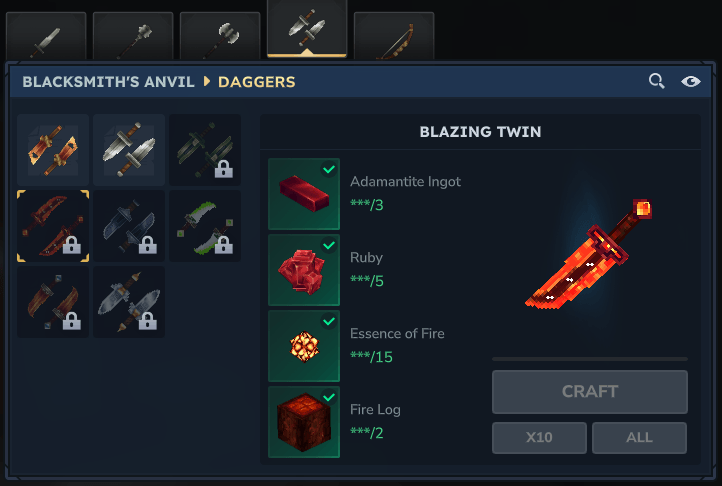This screenshot has height=486, width=722.
Task: Select the locked dark green daggers recipe
Action: 205,150
